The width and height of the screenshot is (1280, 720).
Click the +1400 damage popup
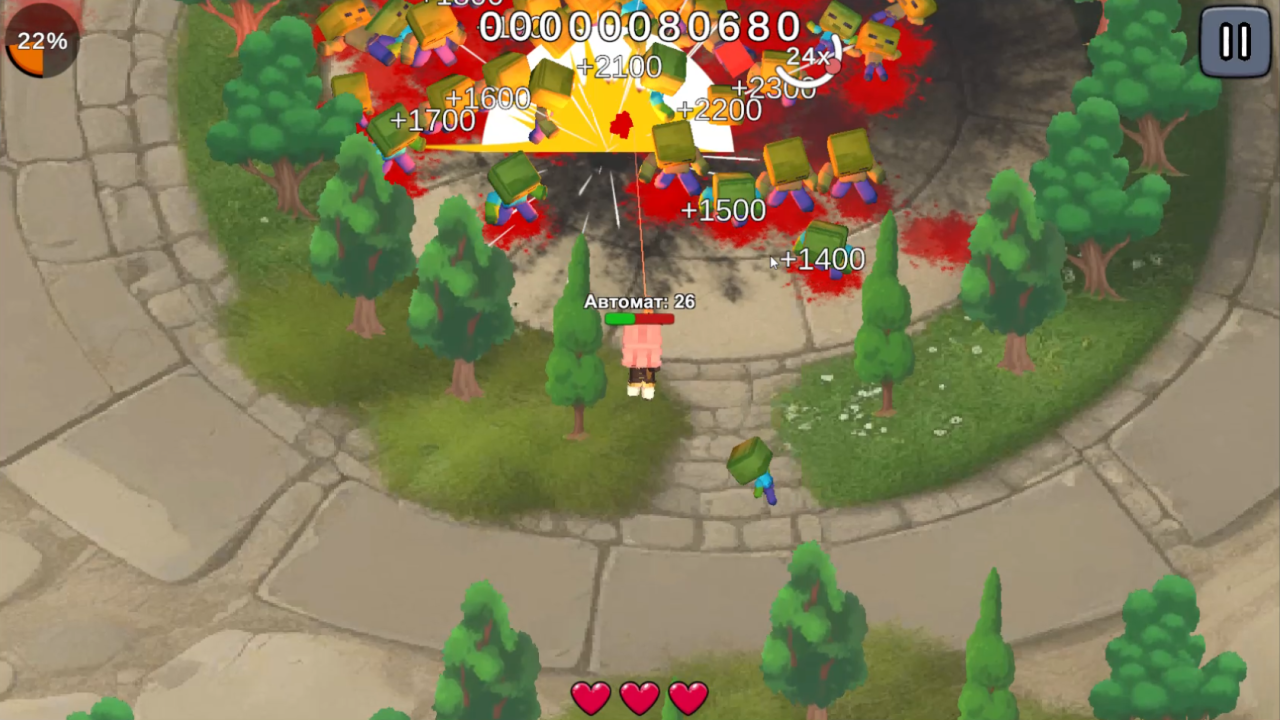click(x=822, y=259)
